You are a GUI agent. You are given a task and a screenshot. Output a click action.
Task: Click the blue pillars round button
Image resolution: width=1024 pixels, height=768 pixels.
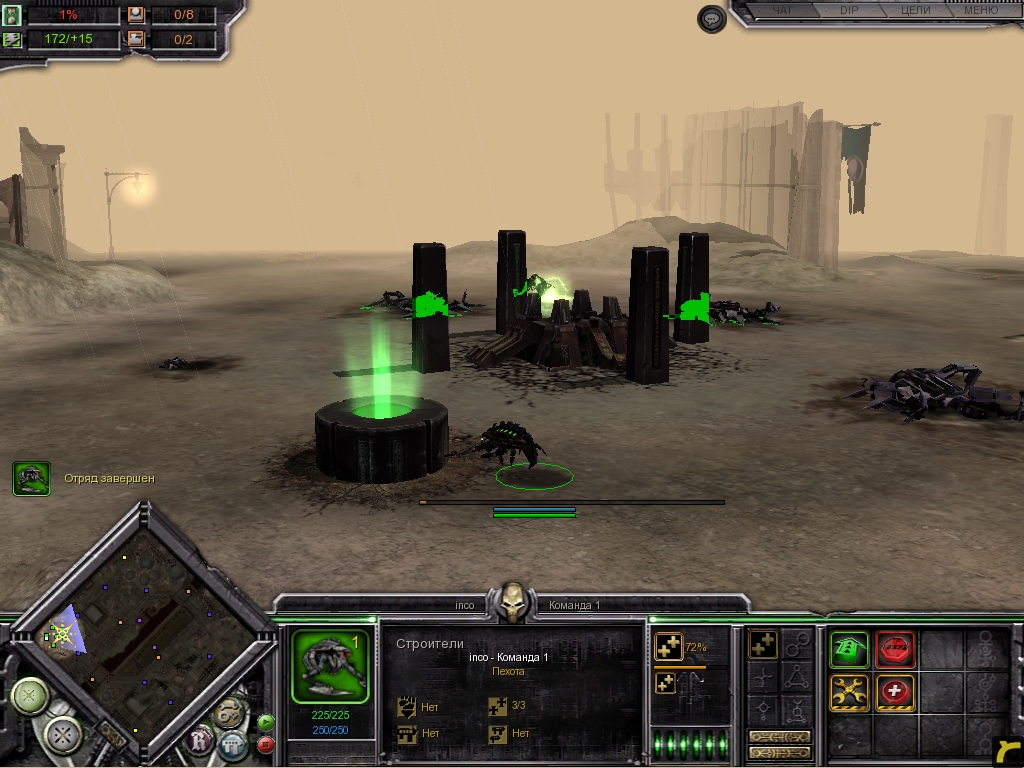point(232,744)
